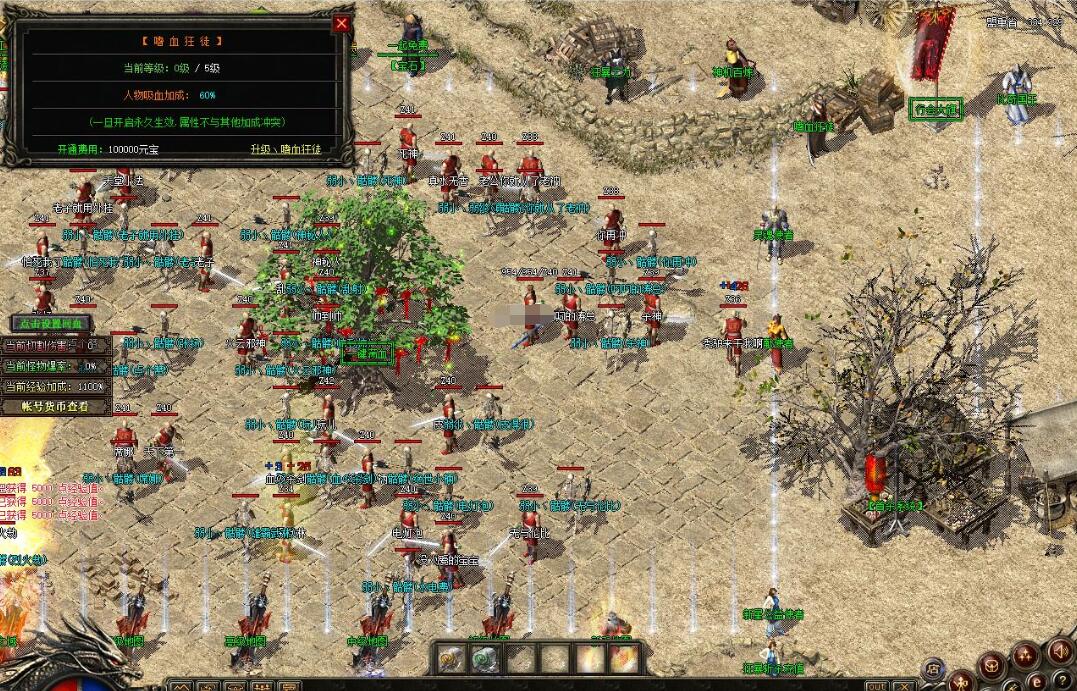This screenshot has height=691, width=1077.
Task: Click the OUT button in the bottom bar
Action: [876, 686]
